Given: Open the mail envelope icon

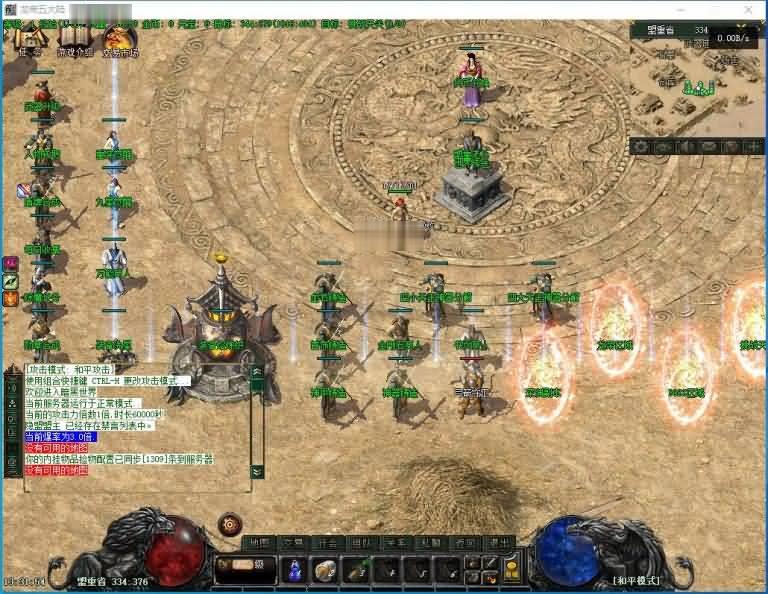Looking at the screenshot, I should (x=709, y=147).
